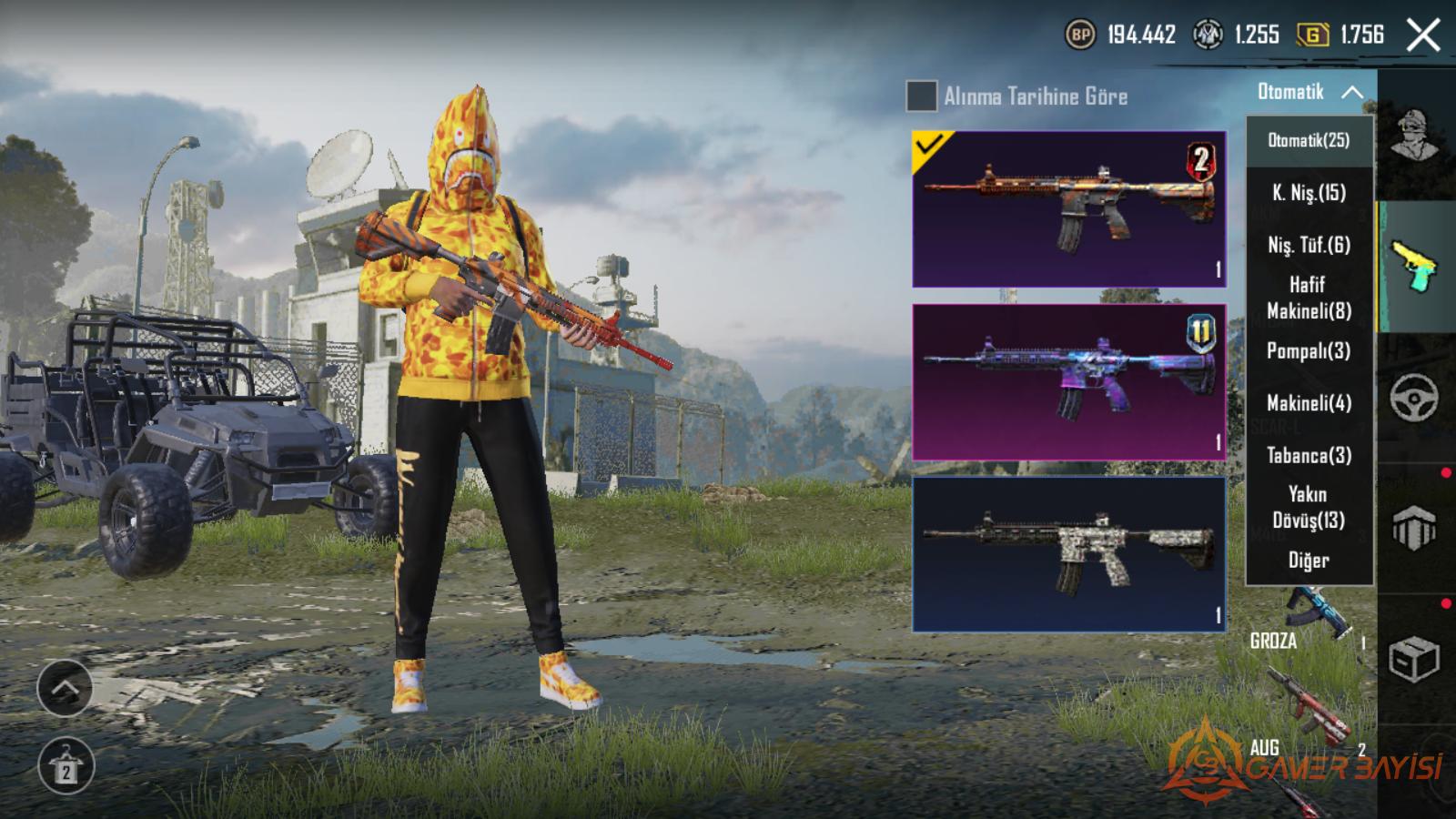Show the Tabanca(3) pistol skins

point(1309,456)
